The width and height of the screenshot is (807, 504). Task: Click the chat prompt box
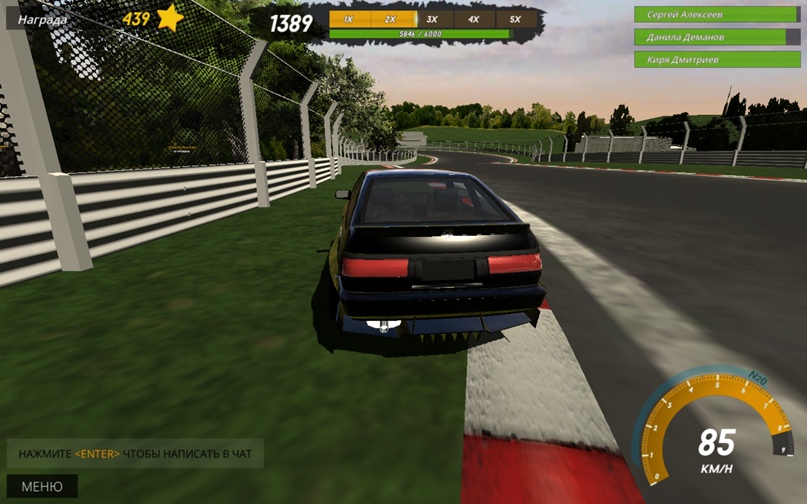(135, 454)
